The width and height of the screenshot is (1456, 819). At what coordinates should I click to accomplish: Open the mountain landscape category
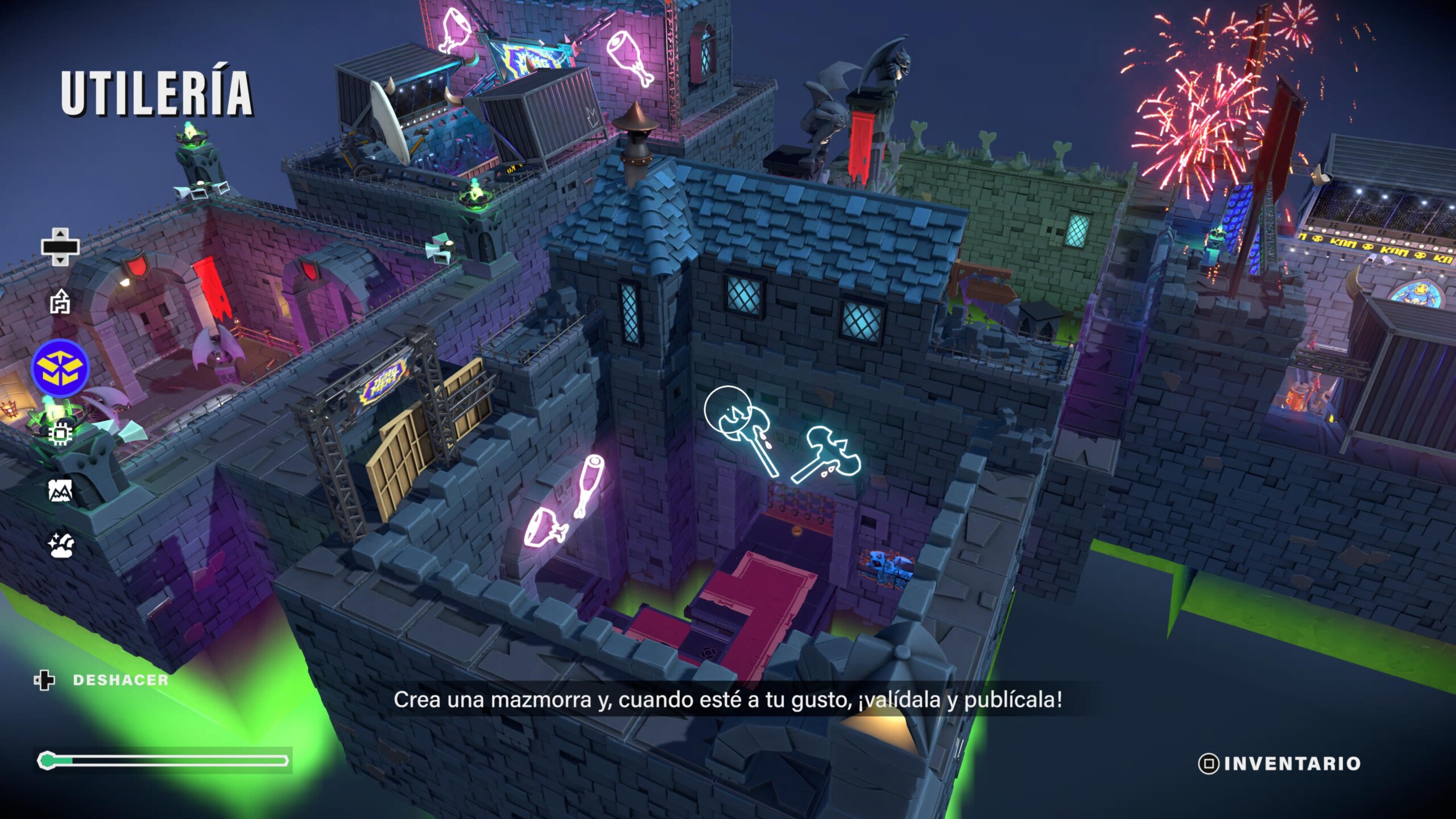tap(60, 490)
